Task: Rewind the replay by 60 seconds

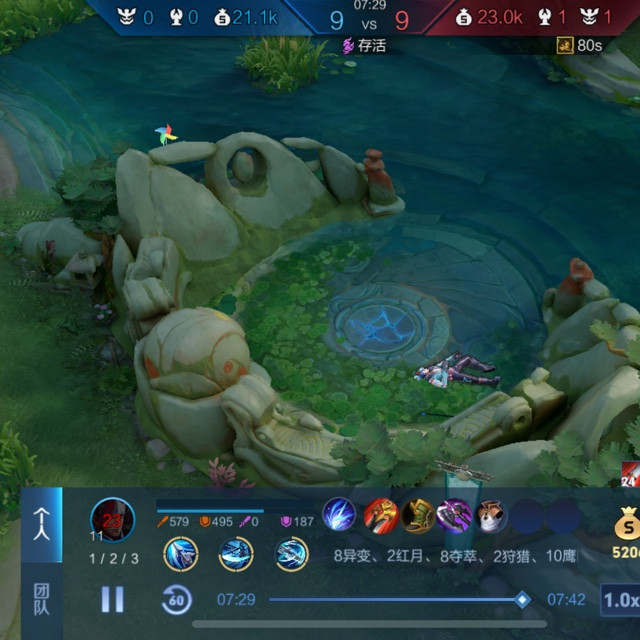Action: pos(177,600)
